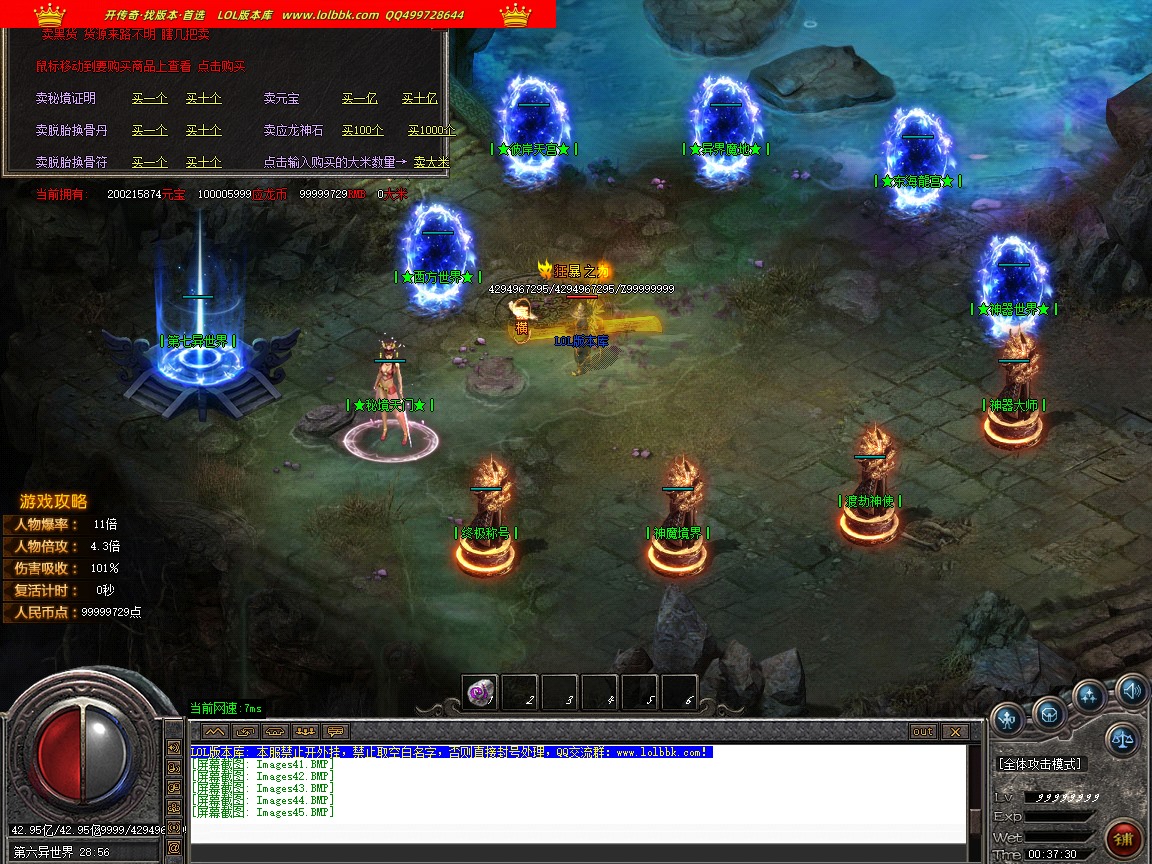Screen dimensions: 1152x864
Task: Open the character status warrior icon
Action: tap(1007, 716)
